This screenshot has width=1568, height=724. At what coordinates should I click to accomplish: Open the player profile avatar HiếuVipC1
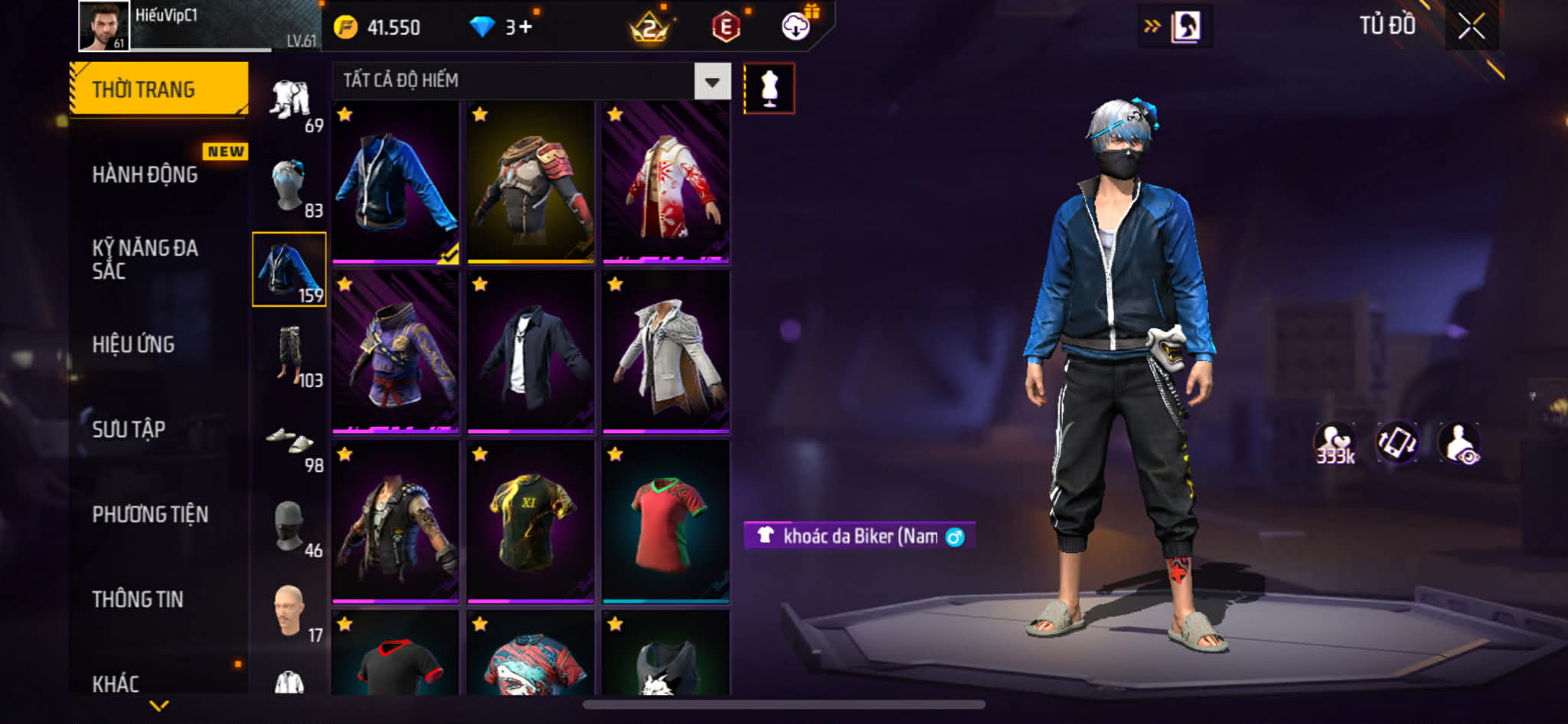(104, 26)
